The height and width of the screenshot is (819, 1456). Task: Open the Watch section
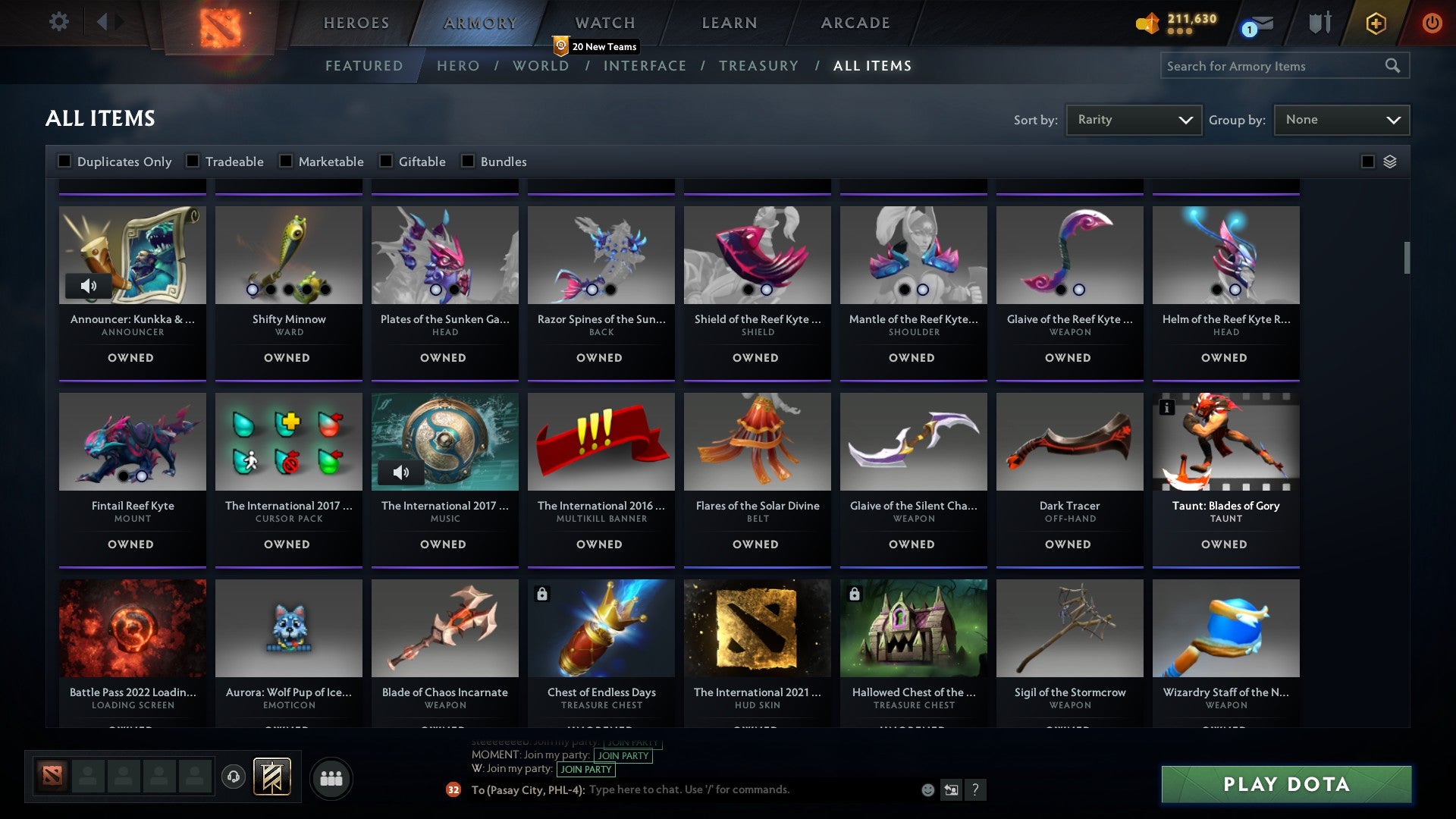point(604,23)
